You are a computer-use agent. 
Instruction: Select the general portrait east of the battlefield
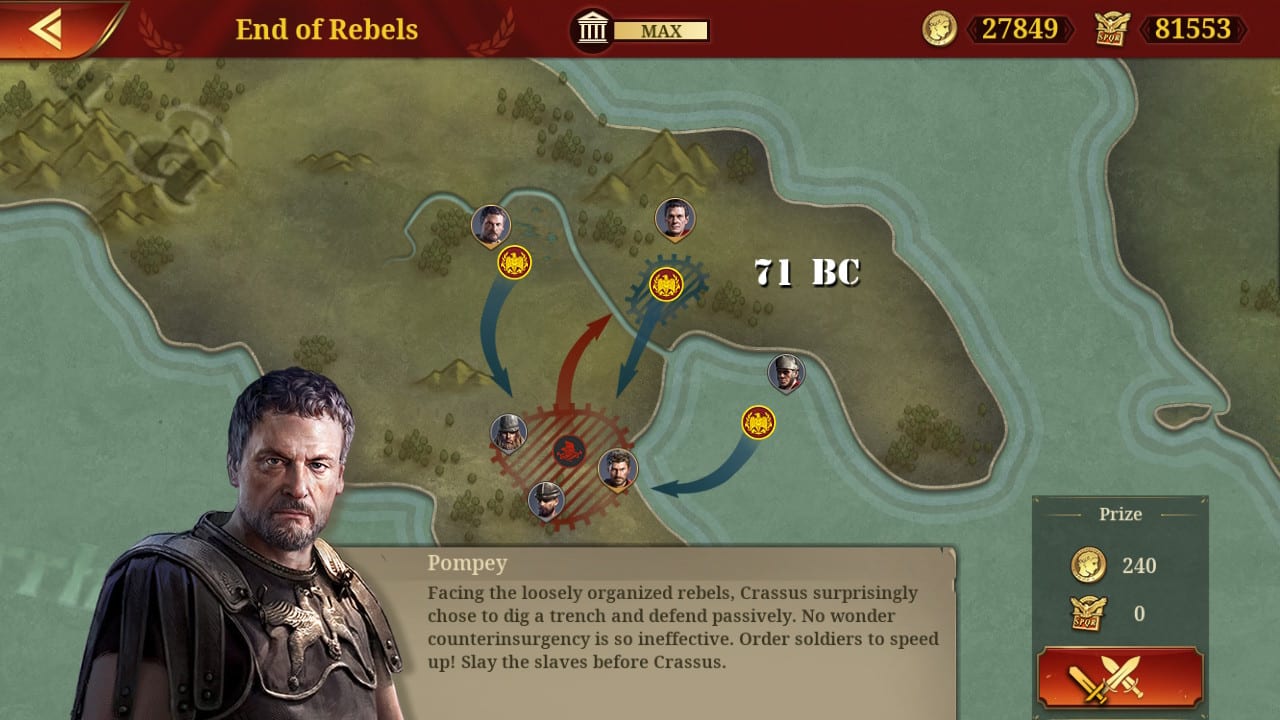click(786, 373)
